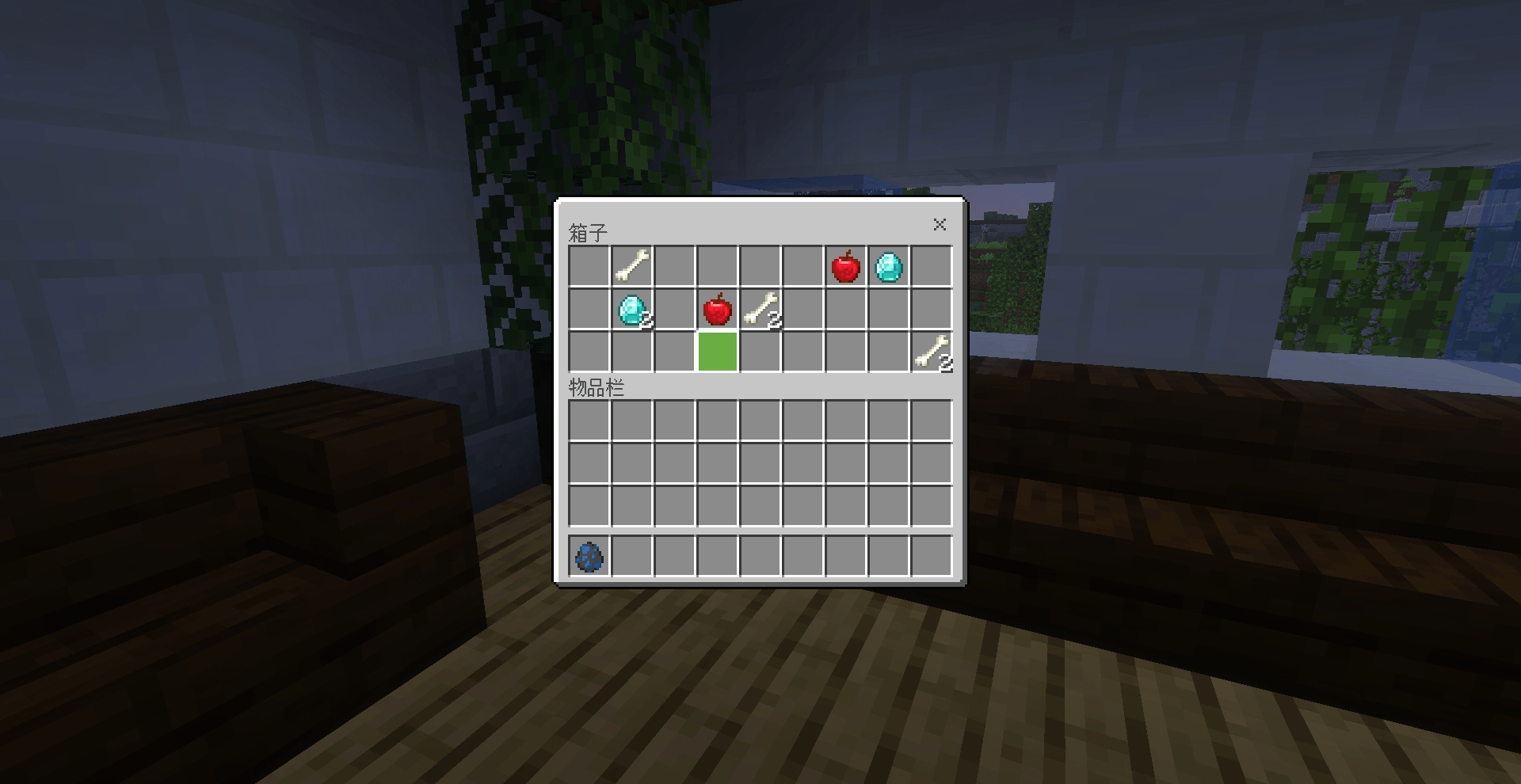
Task: Click the empty slot above the two bones stack
Action: point(931,309)
